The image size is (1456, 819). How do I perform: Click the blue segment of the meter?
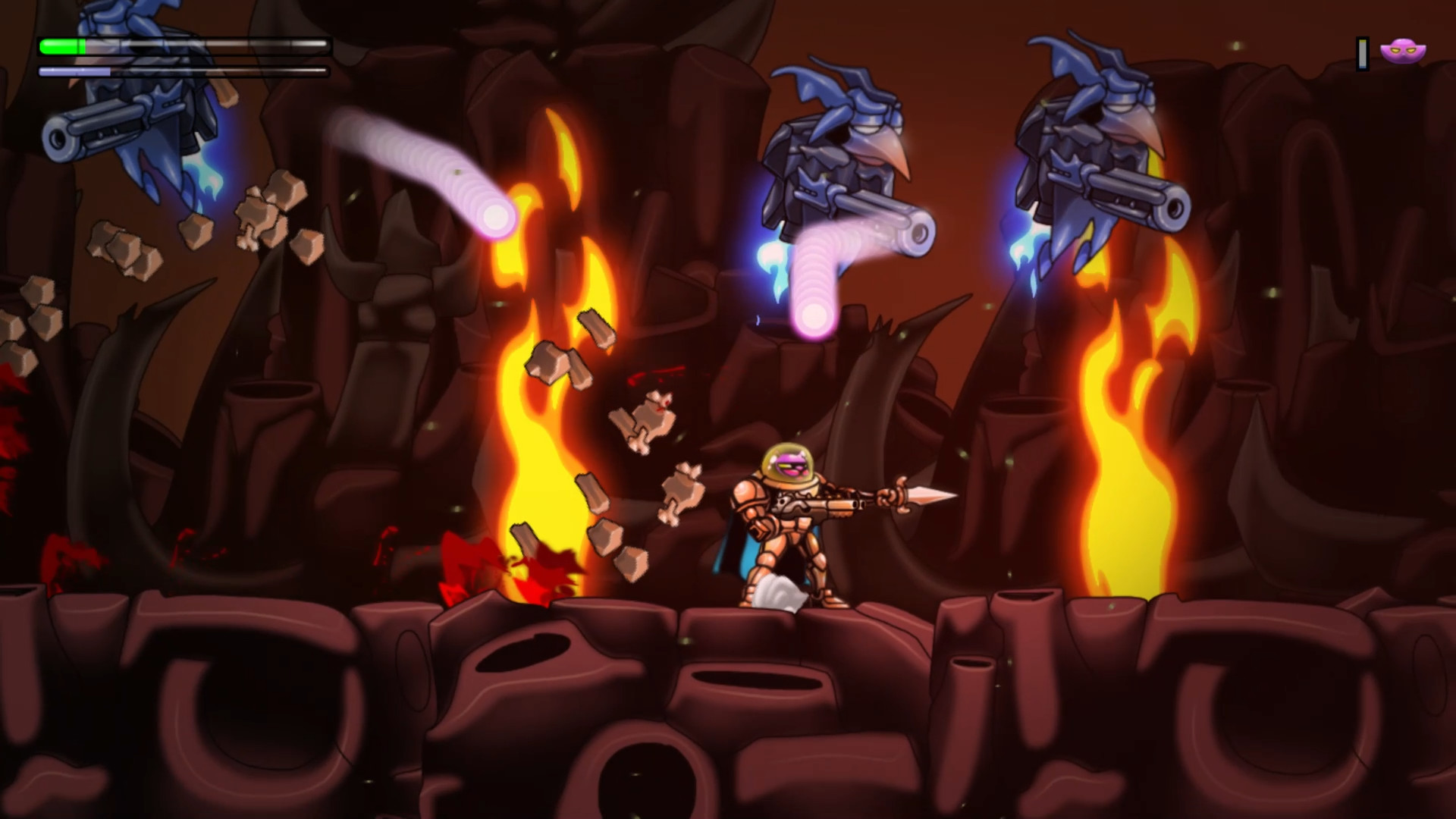1362,67
